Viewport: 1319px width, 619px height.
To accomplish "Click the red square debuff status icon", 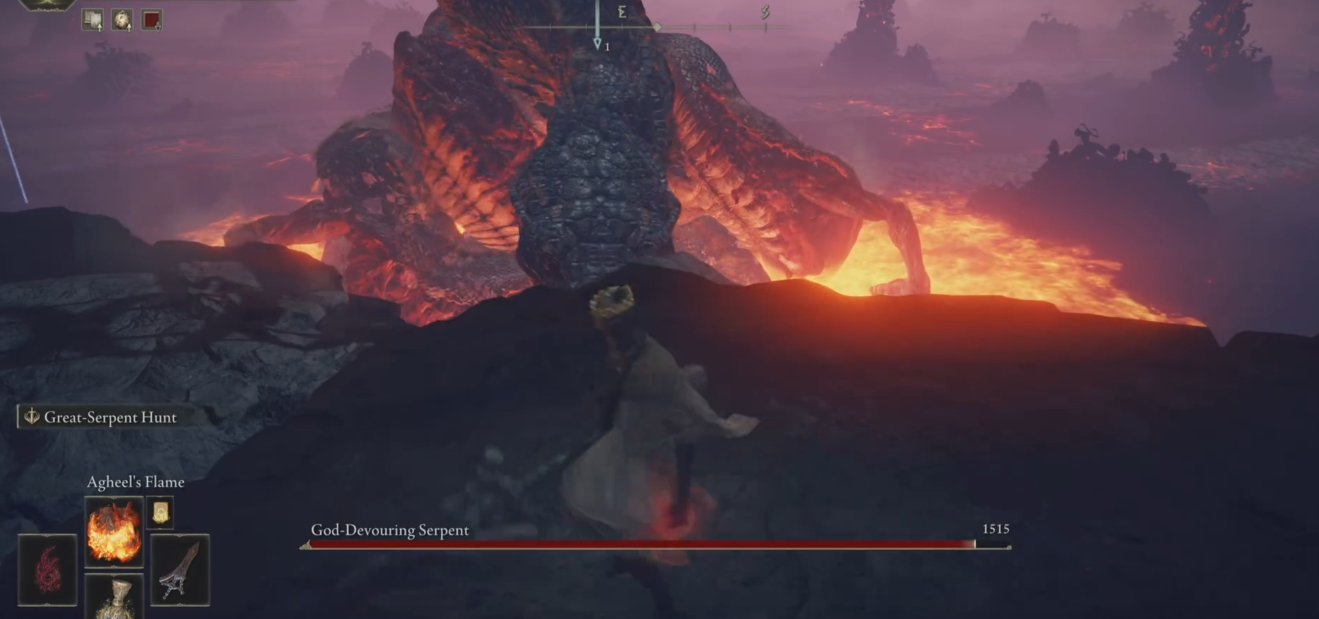I will click(152, 19).
